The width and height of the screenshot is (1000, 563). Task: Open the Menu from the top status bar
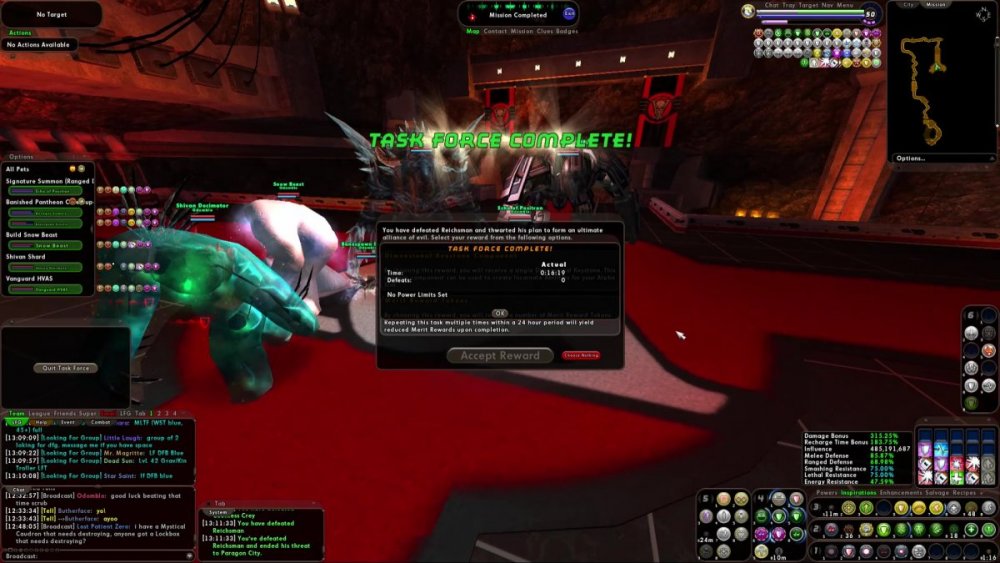845,5
